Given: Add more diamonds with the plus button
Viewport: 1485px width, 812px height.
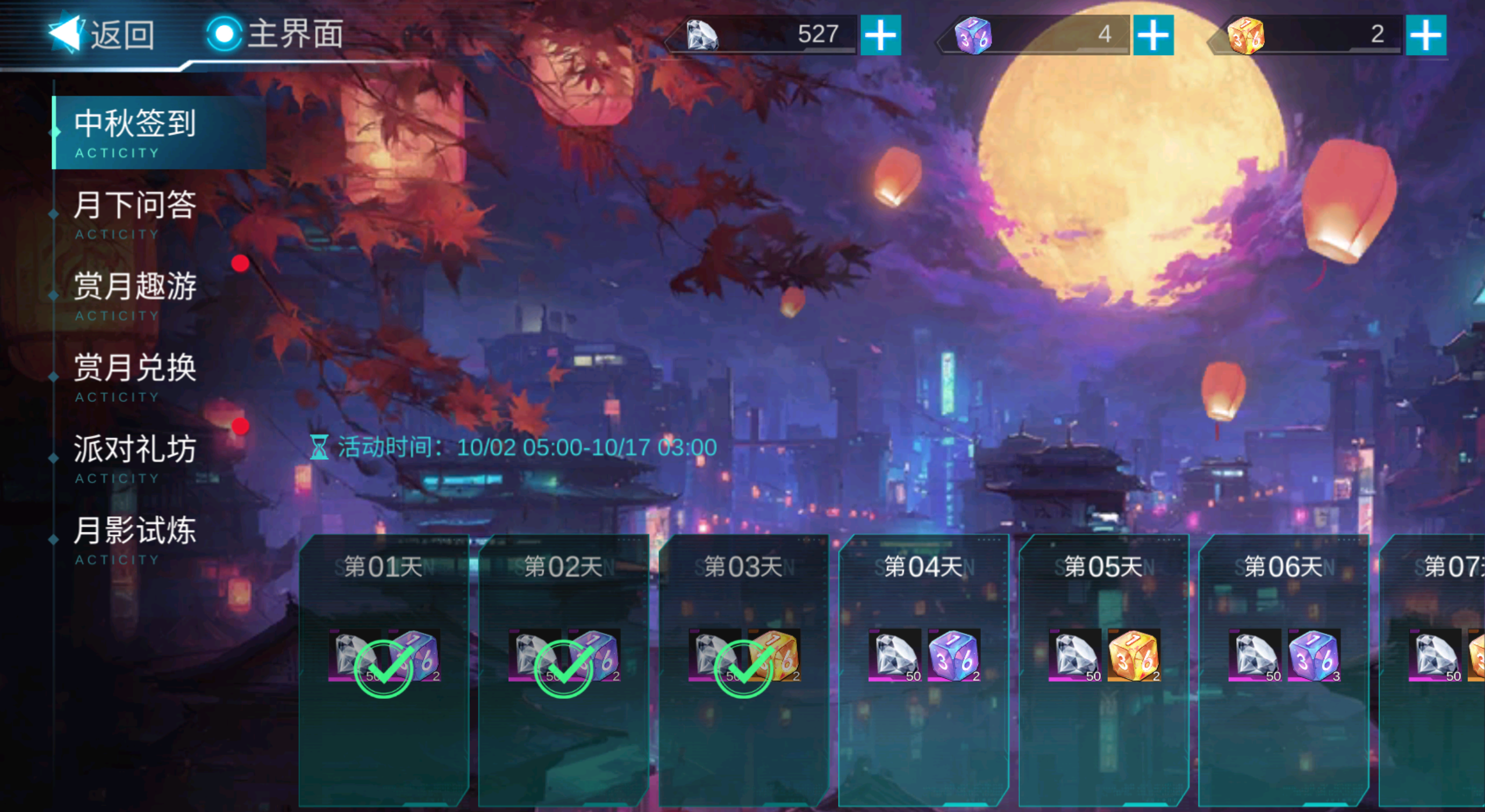Looking at the screenshot, I should [x=880, y=35].
